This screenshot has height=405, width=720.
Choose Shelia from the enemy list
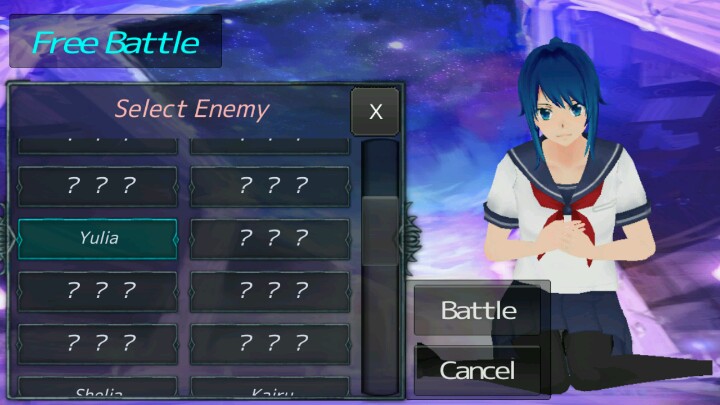[98, 390]
